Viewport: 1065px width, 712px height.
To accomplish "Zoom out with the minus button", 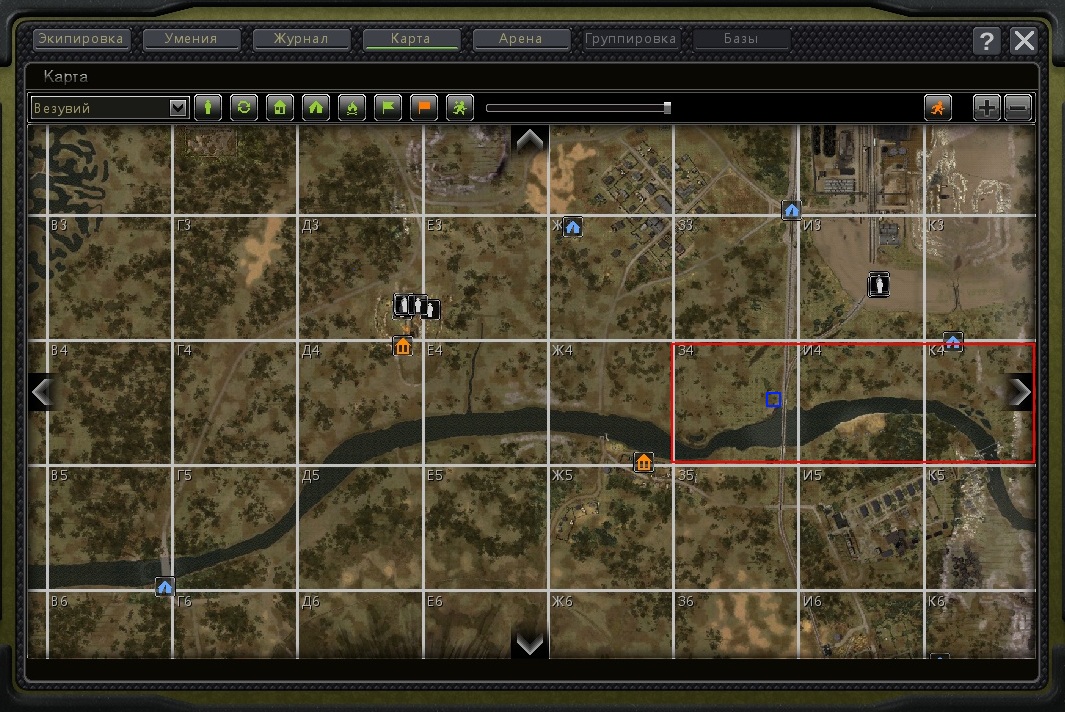I will coord(1018,108).
